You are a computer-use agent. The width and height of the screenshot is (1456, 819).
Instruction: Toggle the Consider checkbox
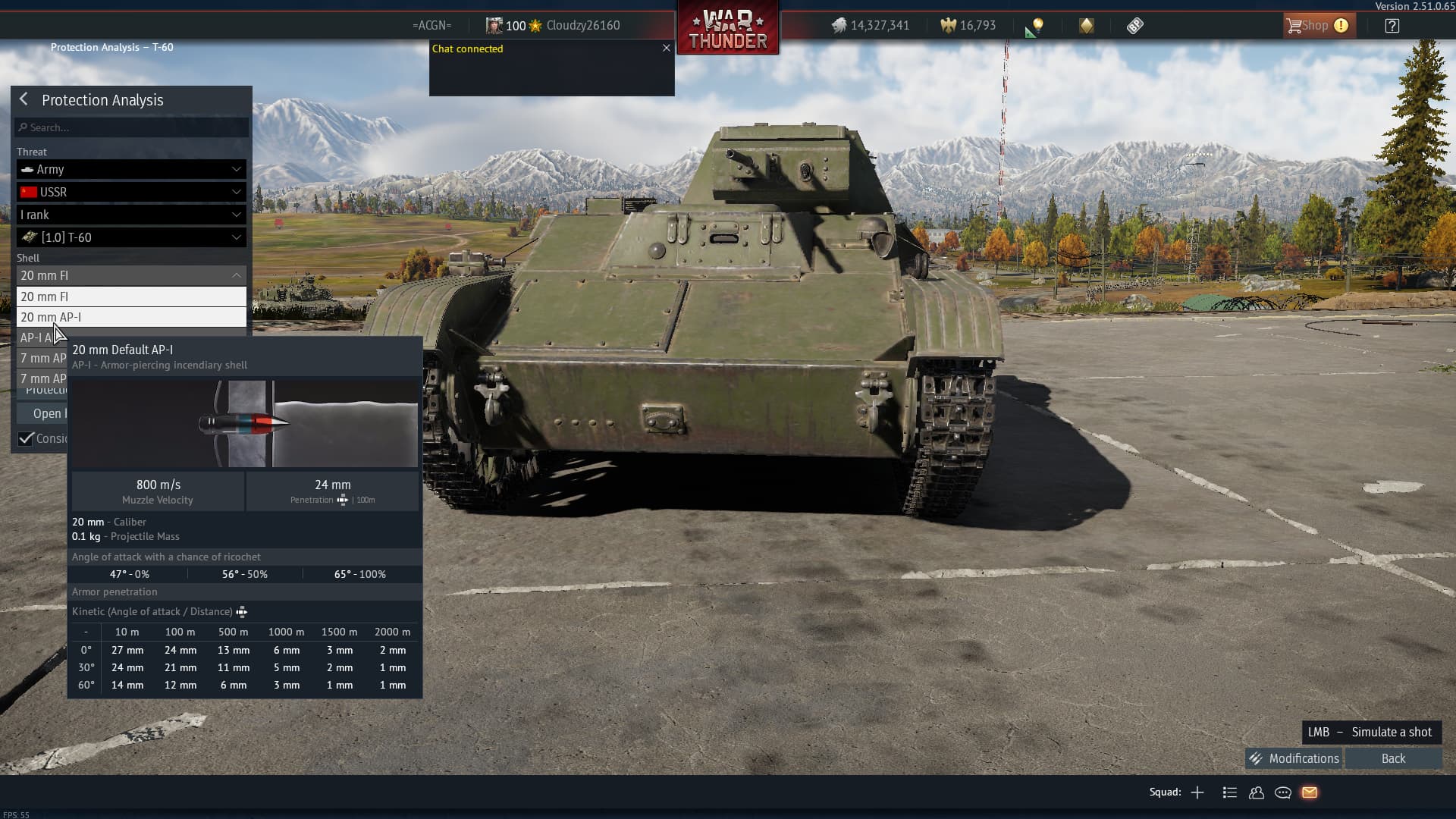click(27, 438)
